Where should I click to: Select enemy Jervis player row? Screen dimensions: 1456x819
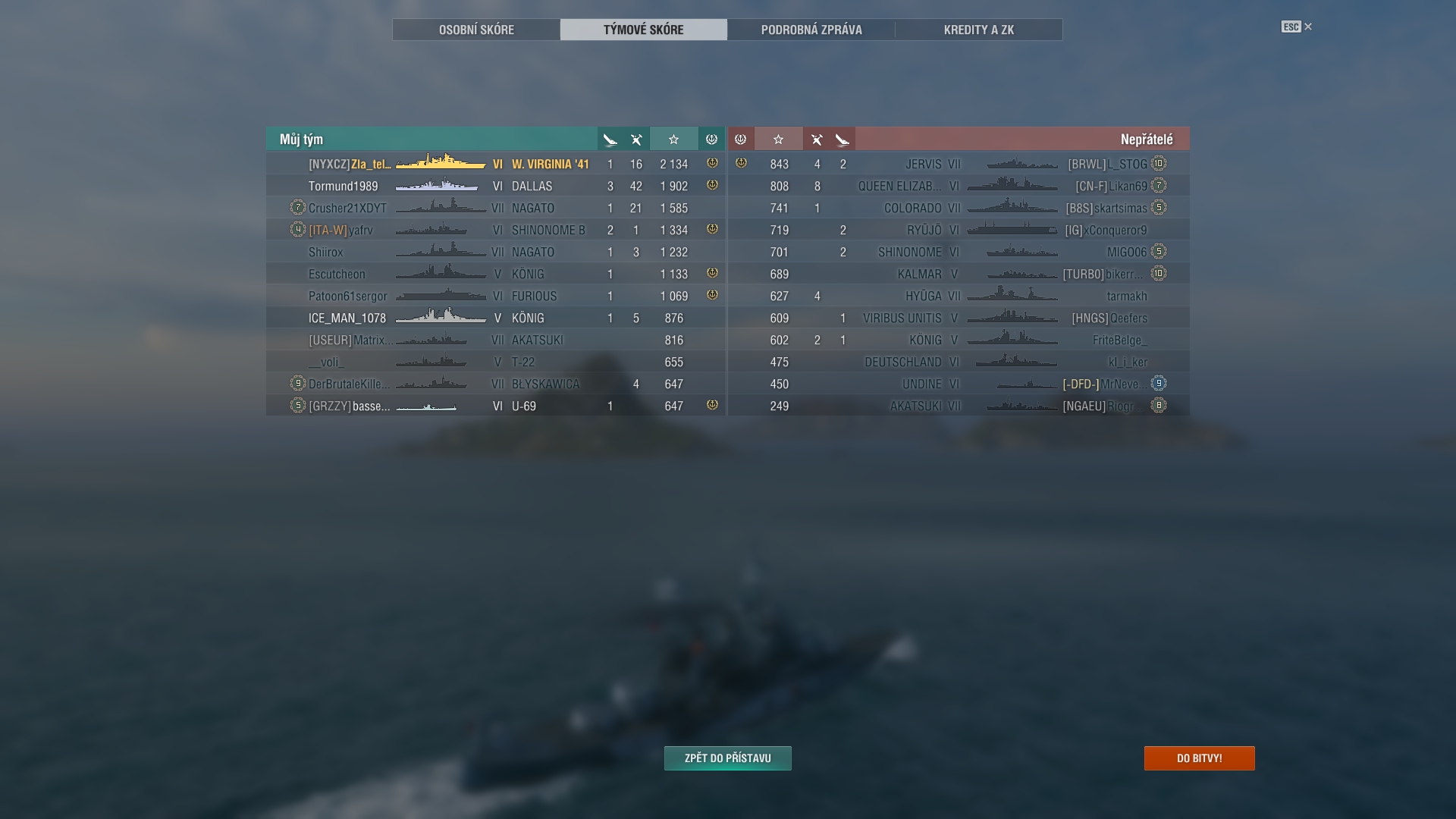click(959, 164)
